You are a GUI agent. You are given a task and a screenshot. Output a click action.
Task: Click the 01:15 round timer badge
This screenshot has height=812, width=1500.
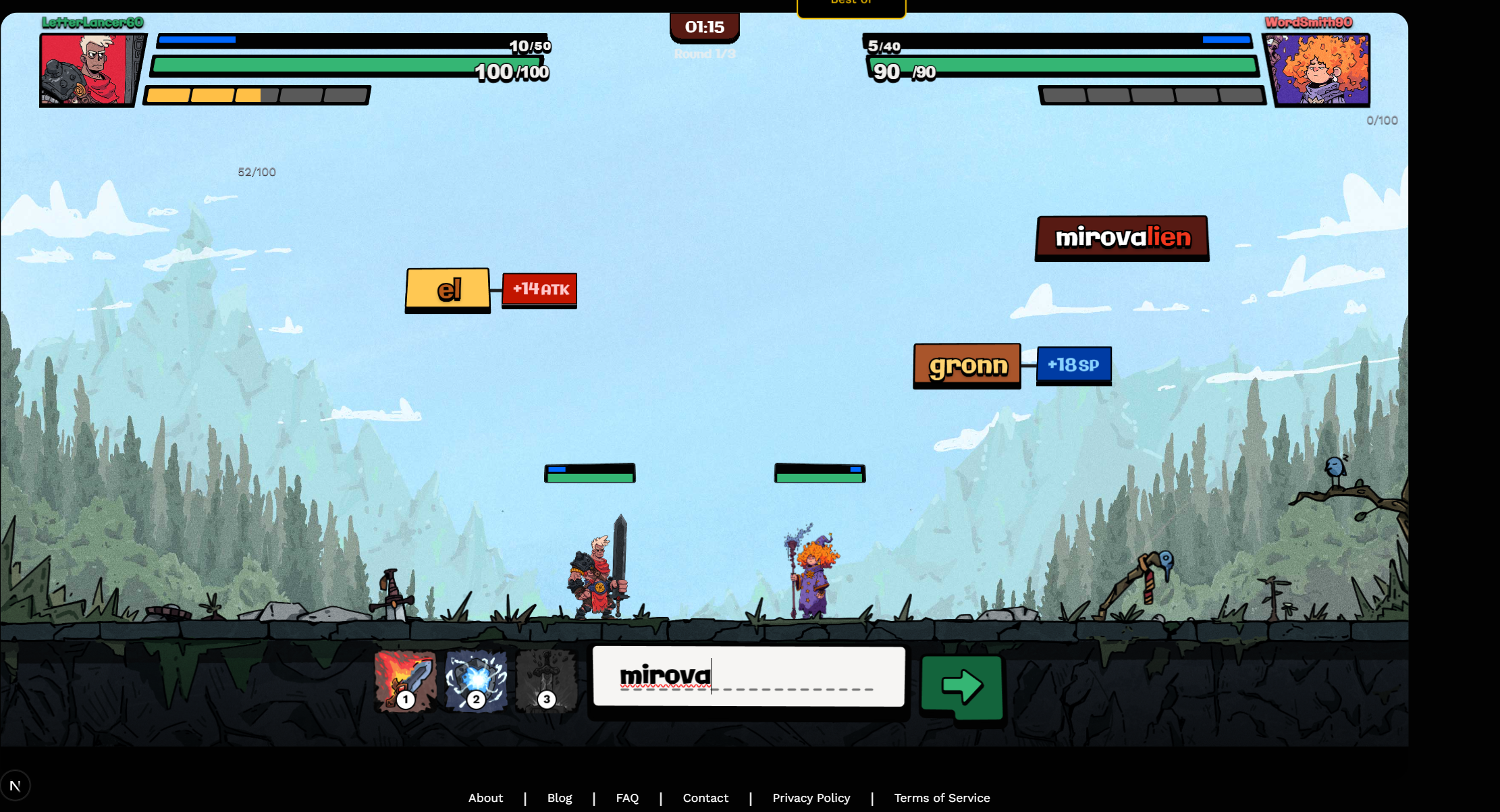tap(704, 27)
